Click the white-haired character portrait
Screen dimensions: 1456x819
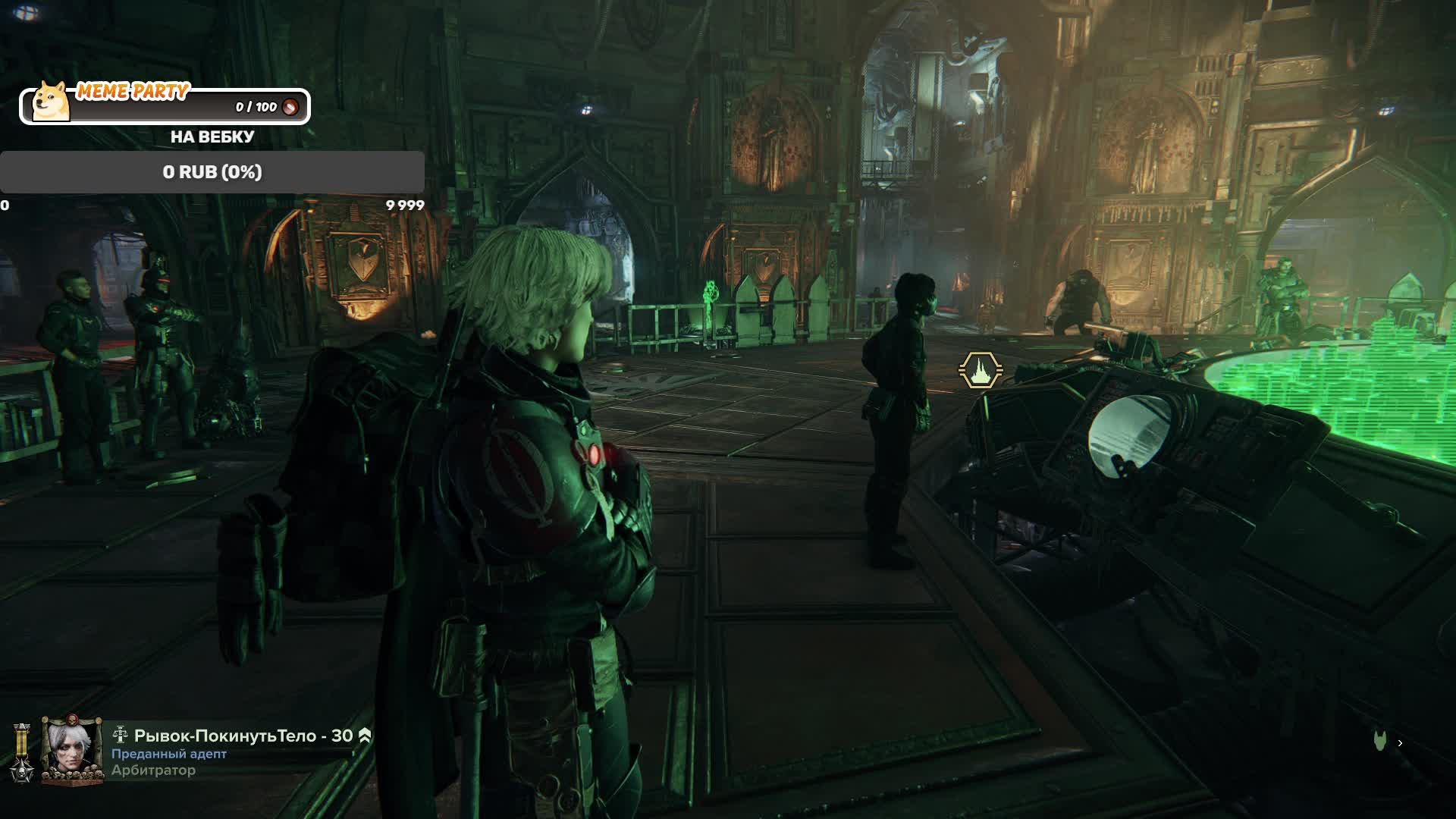[x=71, y=749]
